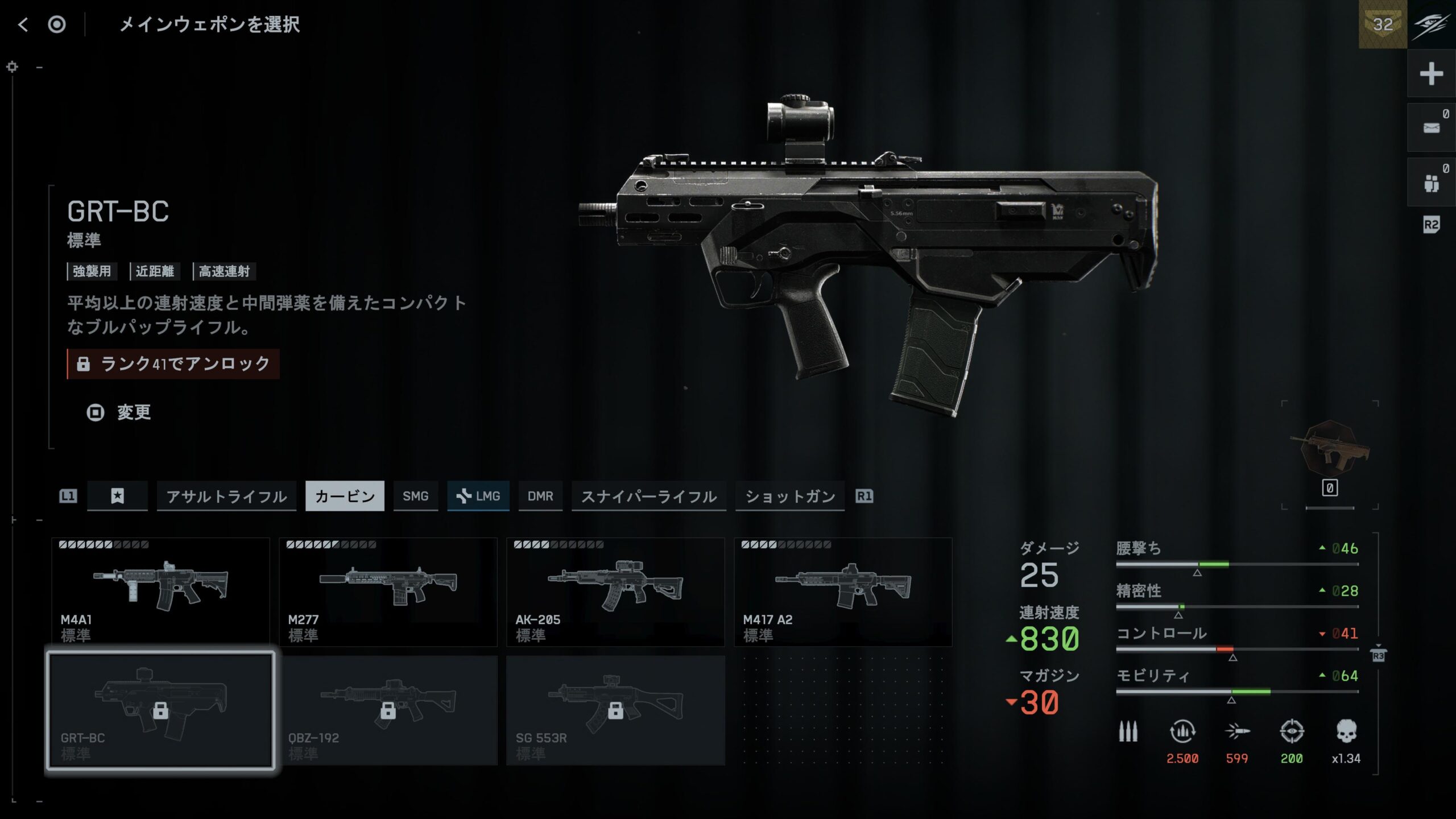Select the M417 A2 weapon tile
The width and height of the screenshot is (1456, 819).
pos(843,591)
